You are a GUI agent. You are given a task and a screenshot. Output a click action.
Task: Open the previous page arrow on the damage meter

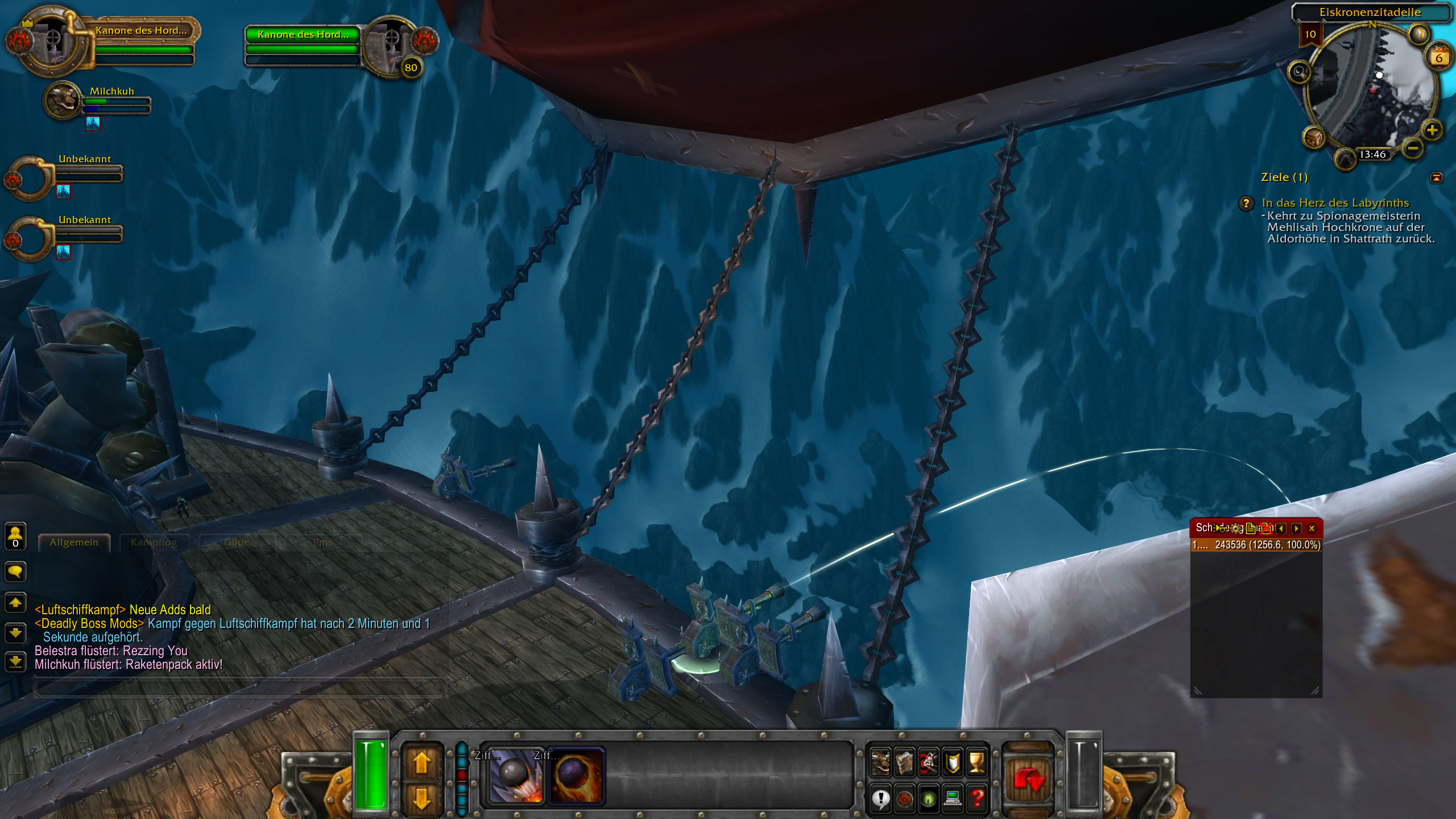click(1281, 529)
